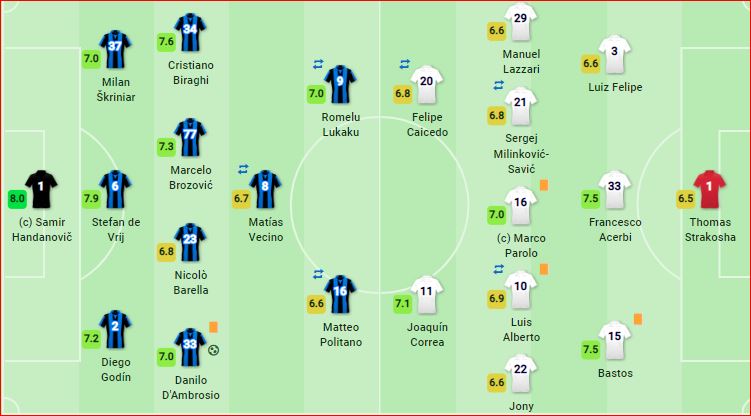Open Cristiano Biraghi's player card
751x416 pixels.
coord(190,32)
